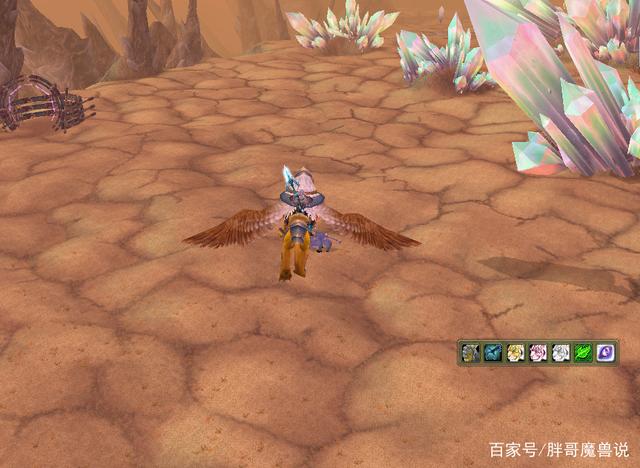
Task: Activate the green leaf icon
Action: (583, 352)
